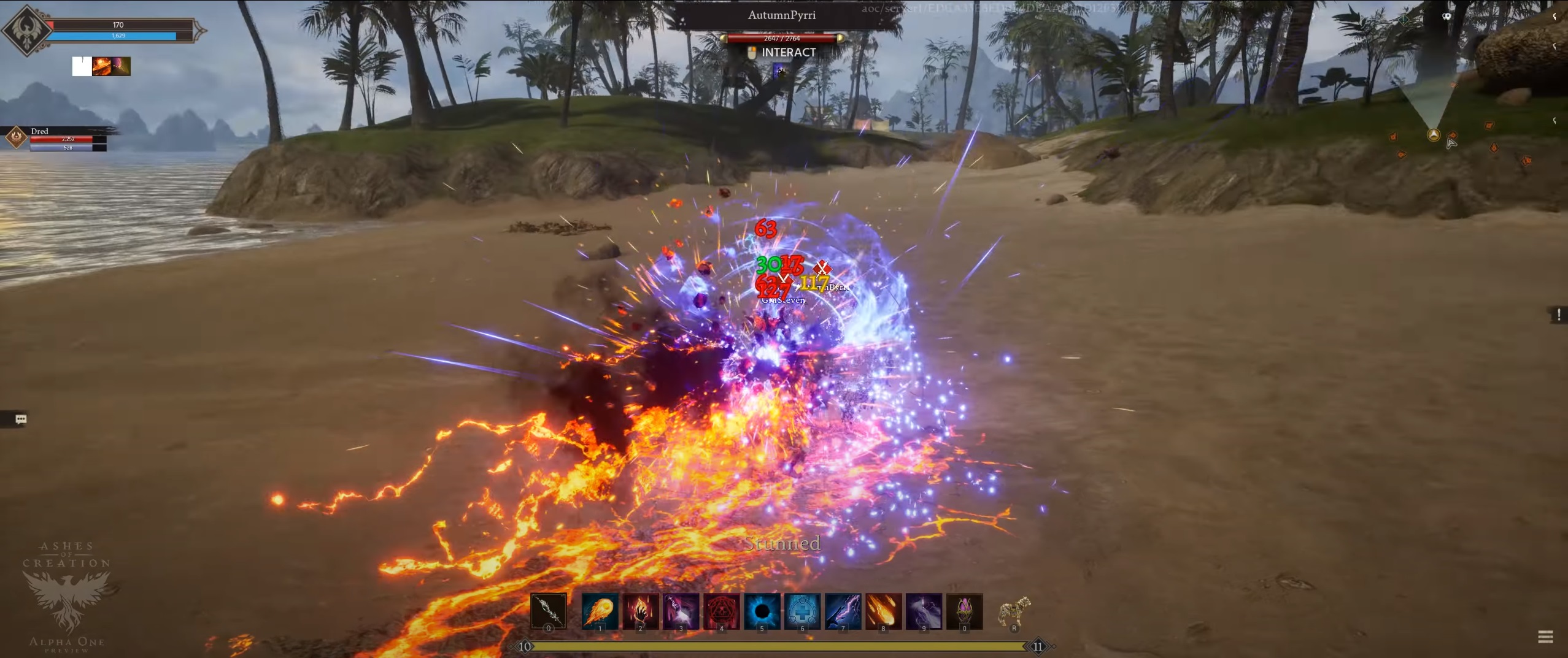Use the purple arcane character ability
This screenshot has height=658, width=1568.
point(681,610)
